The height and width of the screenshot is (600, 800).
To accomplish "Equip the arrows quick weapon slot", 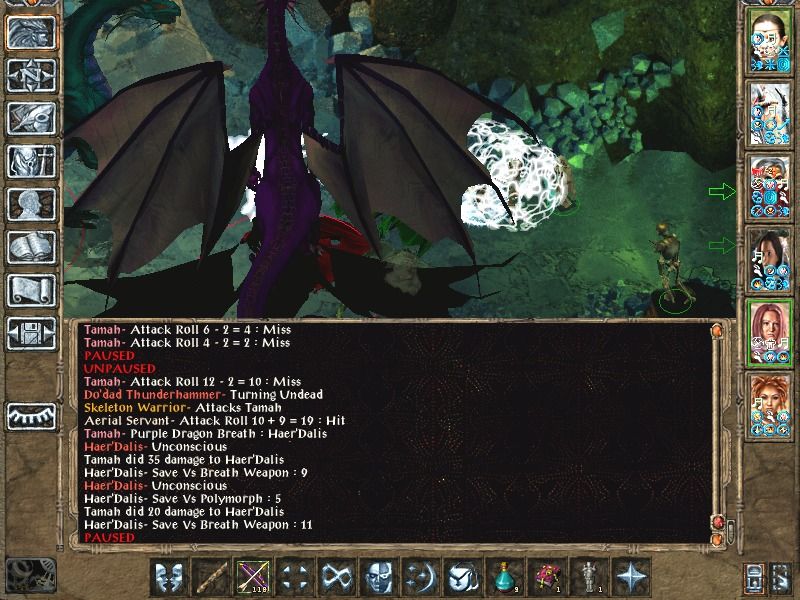I will 251,577.
